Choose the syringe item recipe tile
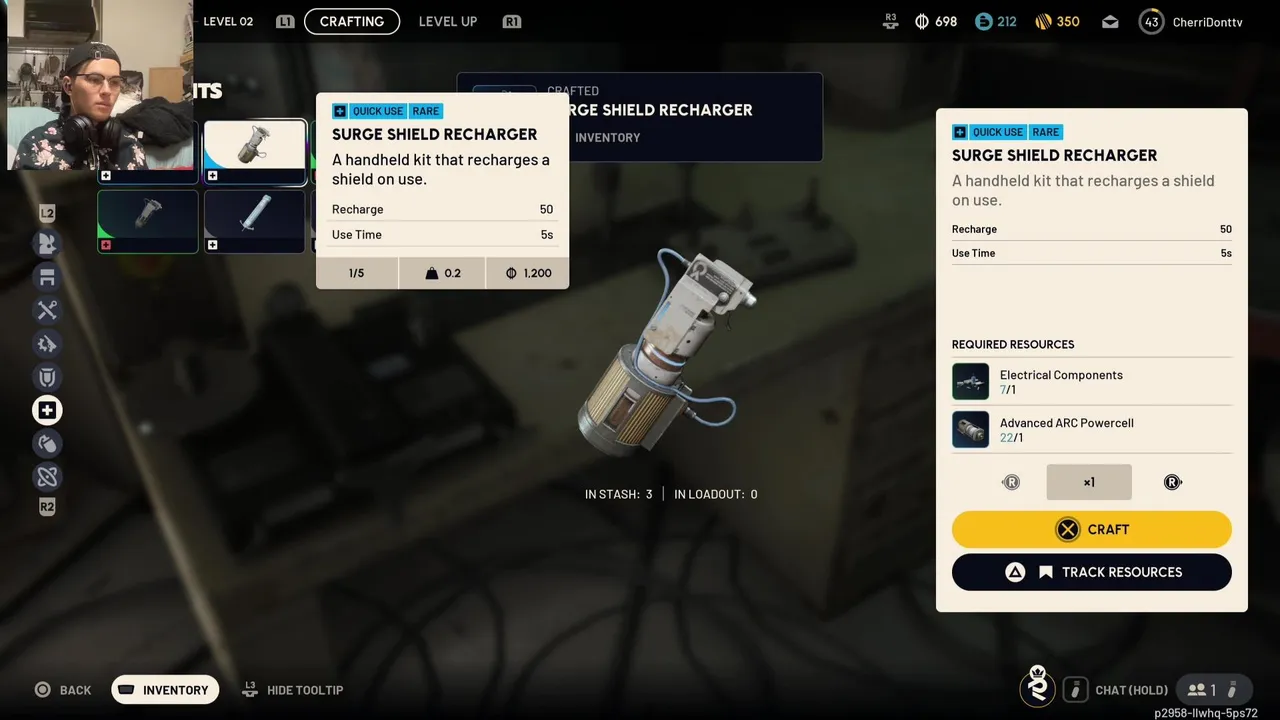The height and width of the screenshot is (720, 1280). (255, 220)
